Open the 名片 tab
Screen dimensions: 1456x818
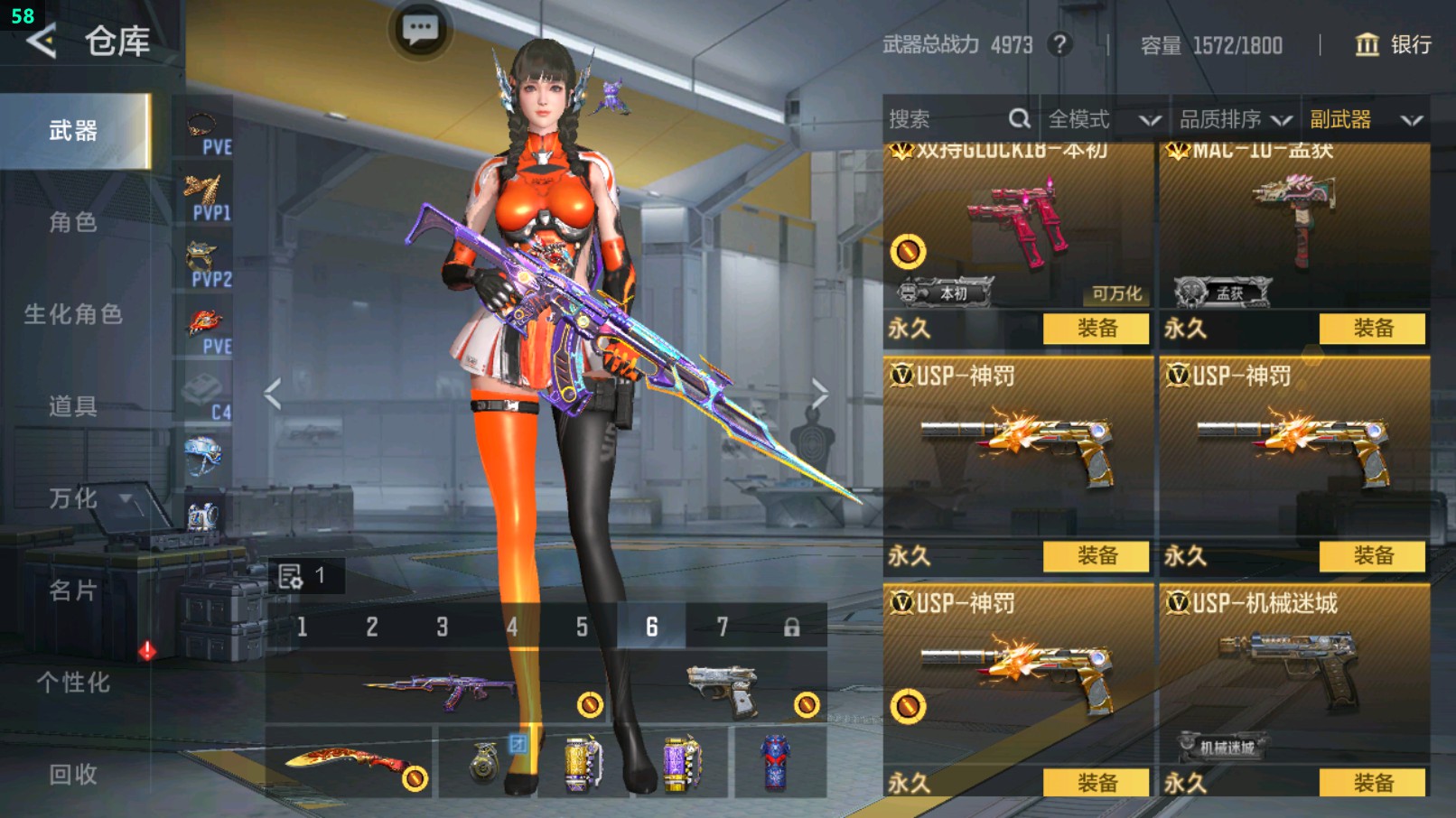[73, 590]
